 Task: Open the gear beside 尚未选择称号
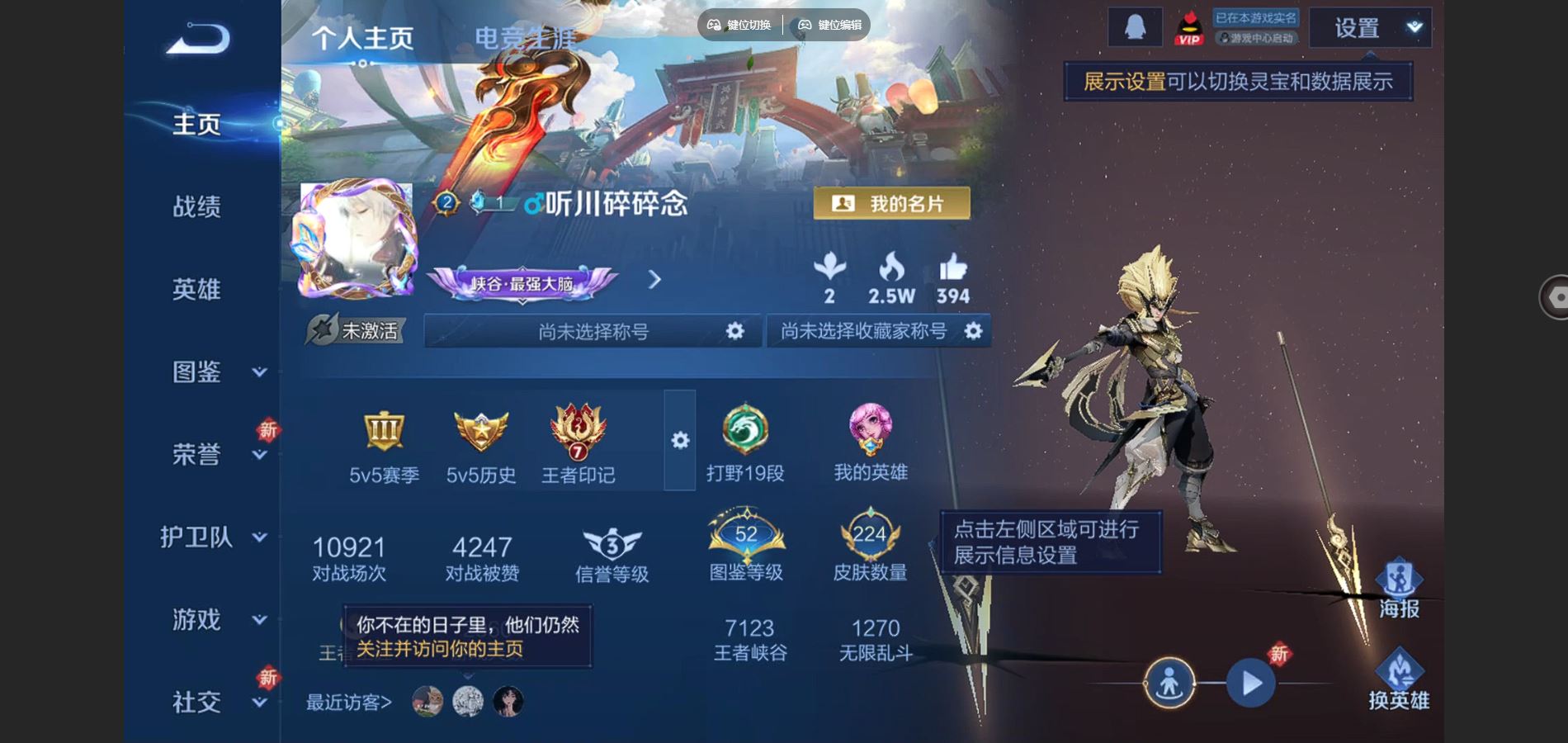[x=737, y=329]
